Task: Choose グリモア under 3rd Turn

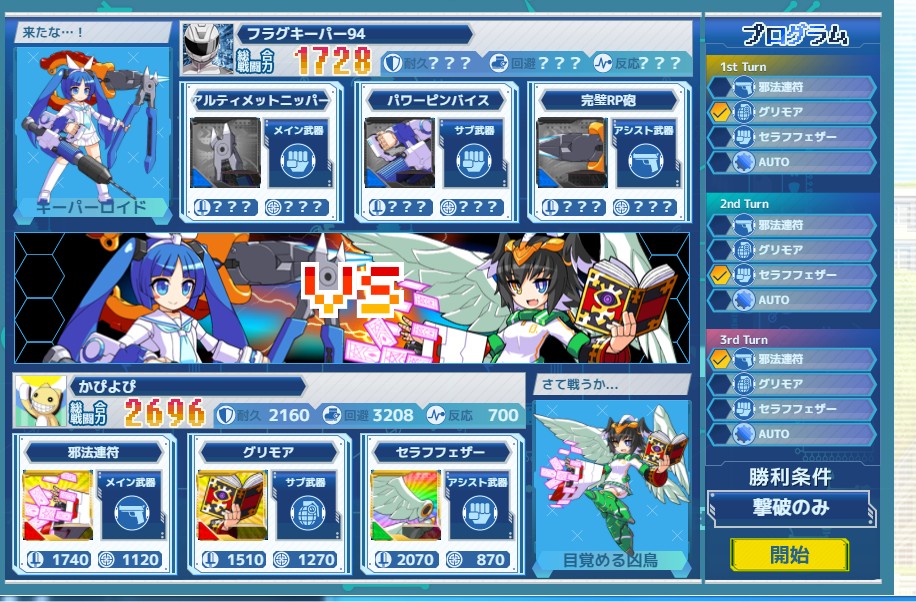Action: (x=792, y=384)
